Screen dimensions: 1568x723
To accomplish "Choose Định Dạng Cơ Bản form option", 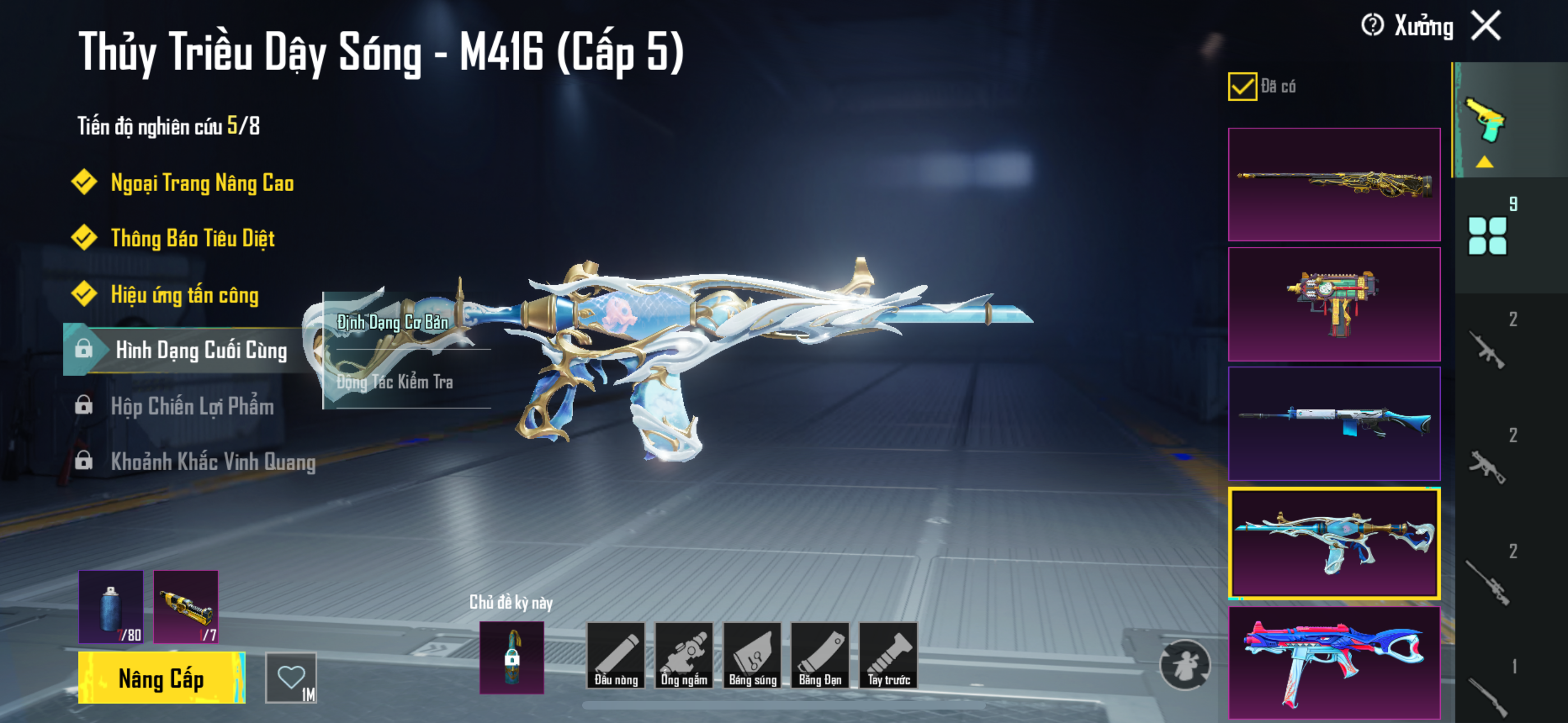I will [393, 323].
